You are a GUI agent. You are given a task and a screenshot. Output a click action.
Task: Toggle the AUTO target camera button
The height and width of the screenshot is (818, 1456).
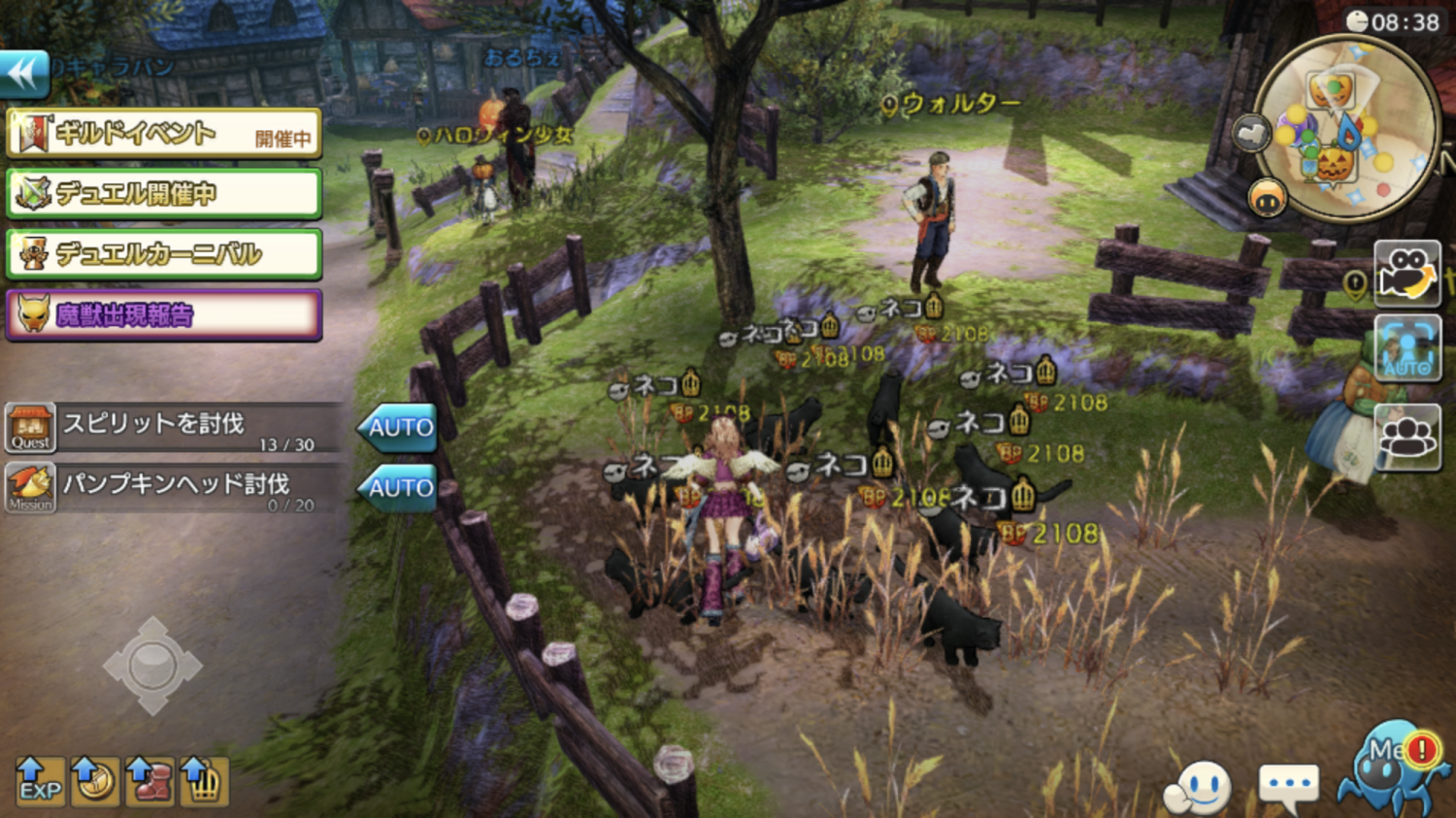click(x=1407, y=349)
